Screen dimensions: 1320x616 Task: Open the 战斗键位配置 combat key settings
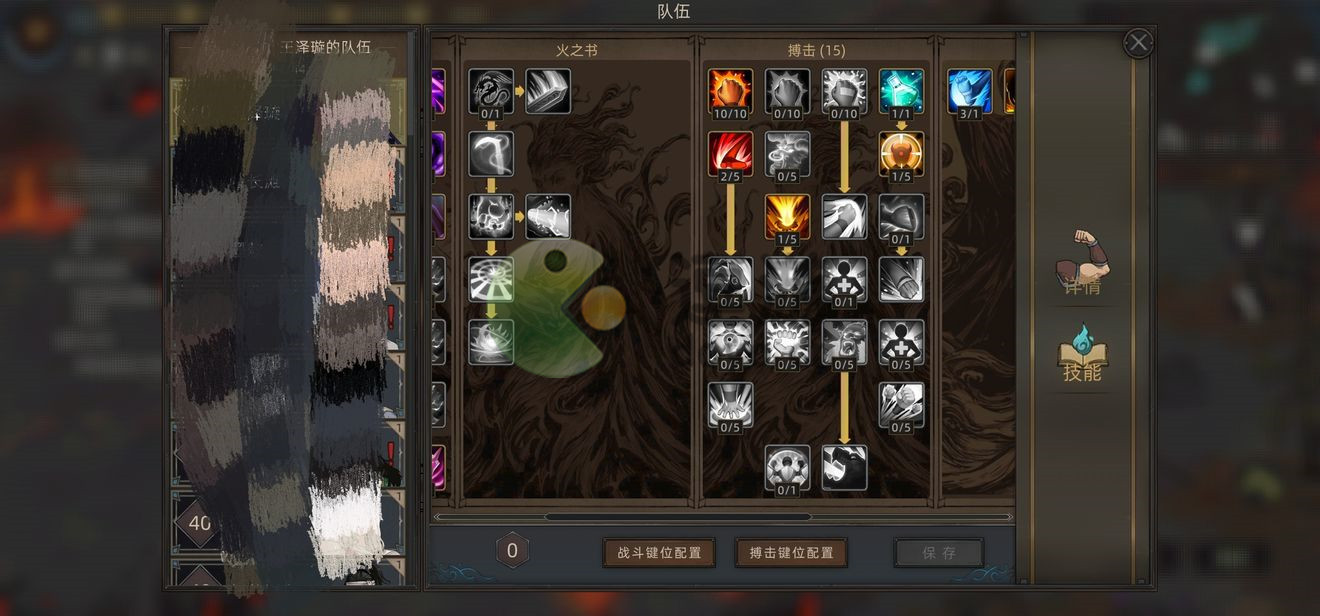click(659, 553)
